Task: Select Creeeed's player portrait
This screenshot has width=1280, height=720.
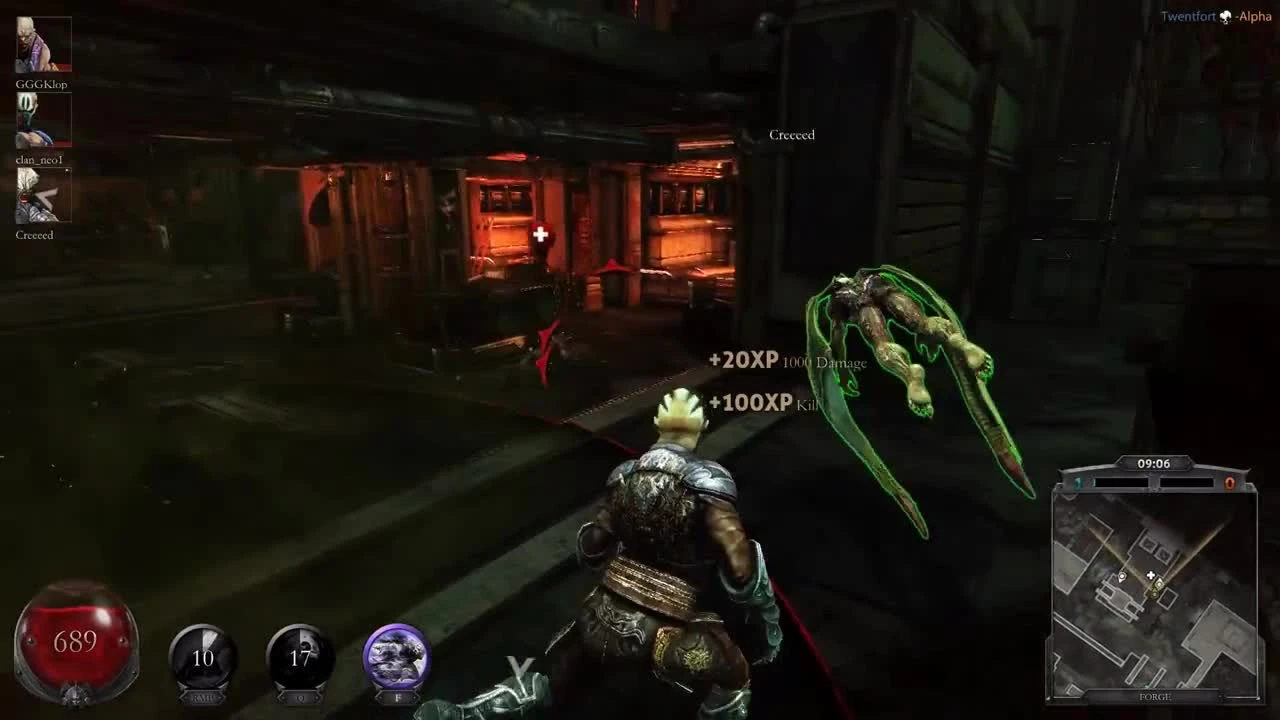Action: click(42, 197)
